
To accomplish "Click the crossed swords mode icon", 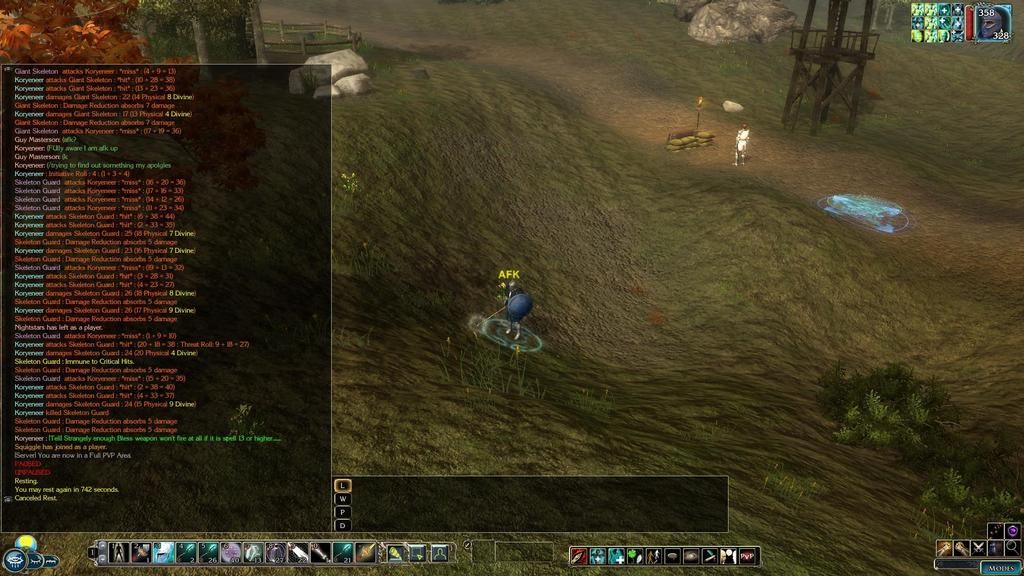I will click(x=978, y=548).
